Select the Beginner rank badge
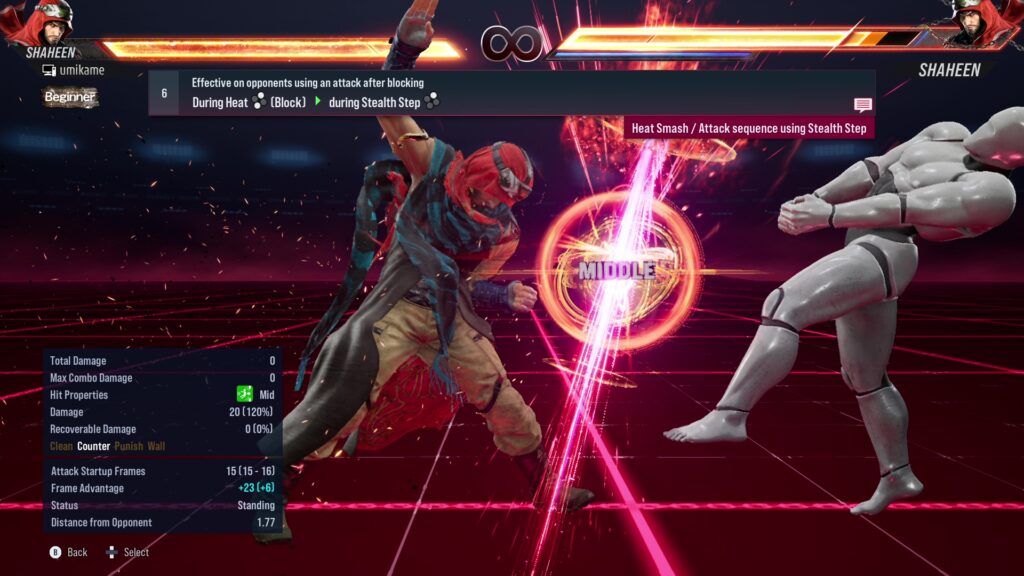 (70, 97)
